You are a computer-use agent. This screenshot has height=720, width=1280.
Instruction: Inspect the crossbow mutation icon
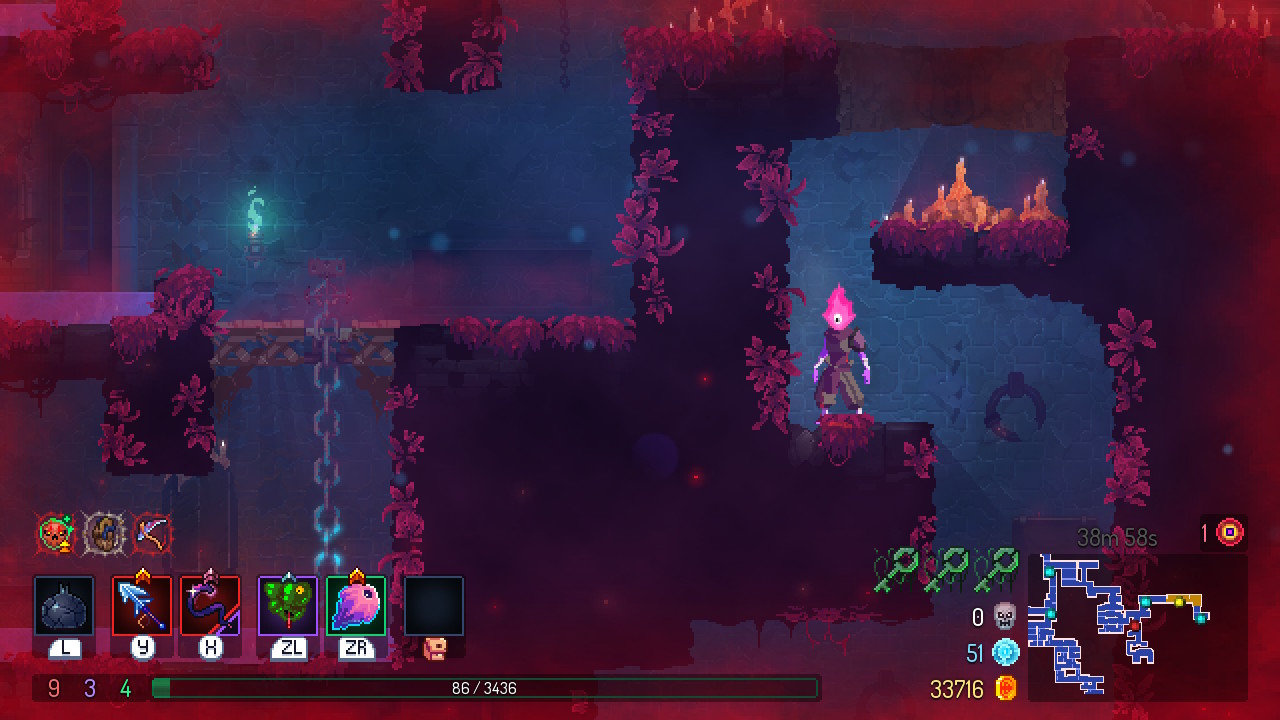tap(151, 533)
